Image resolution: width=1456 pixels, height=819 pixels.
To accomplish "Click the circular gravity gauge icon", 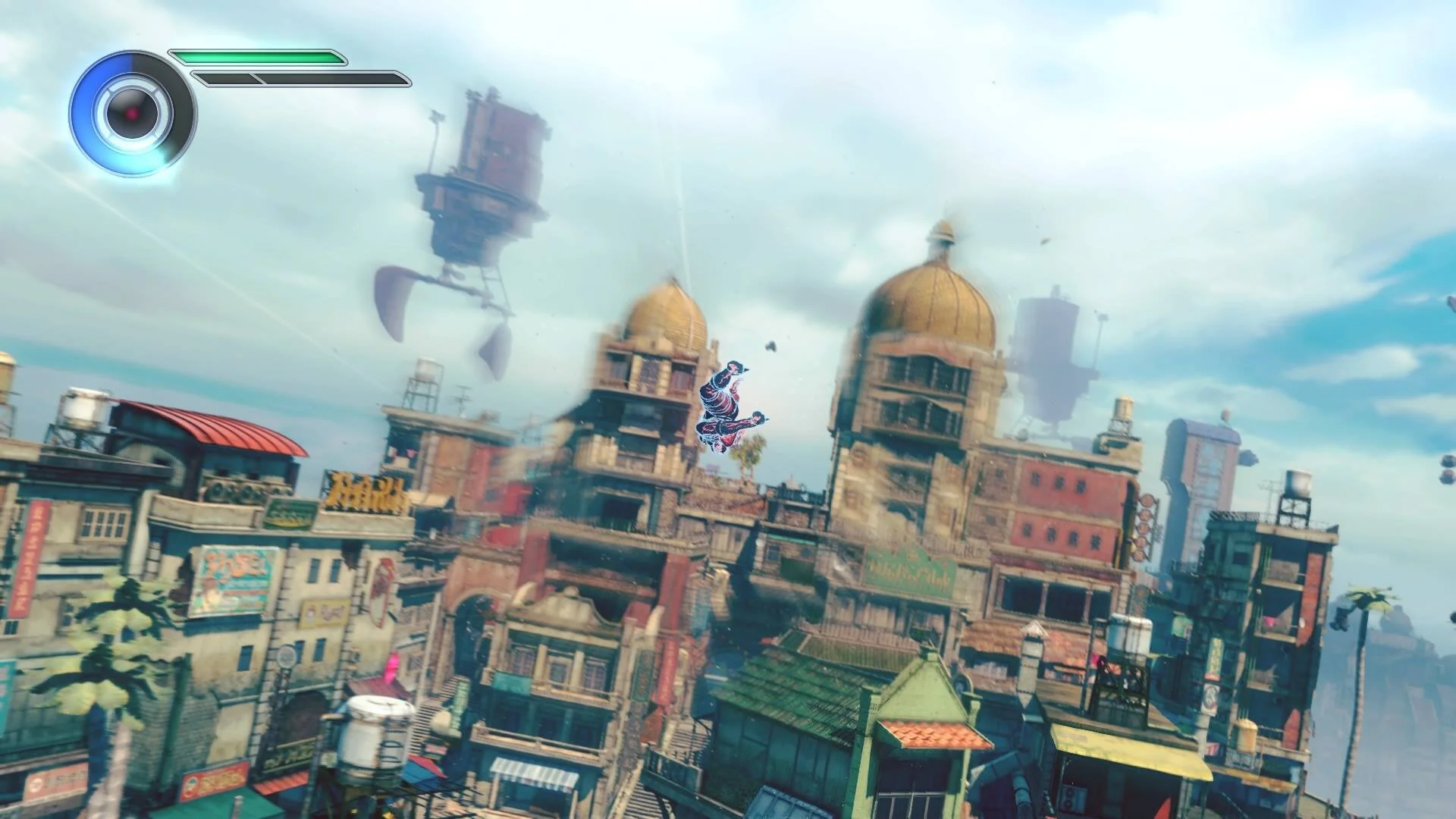I will [133, 114].
